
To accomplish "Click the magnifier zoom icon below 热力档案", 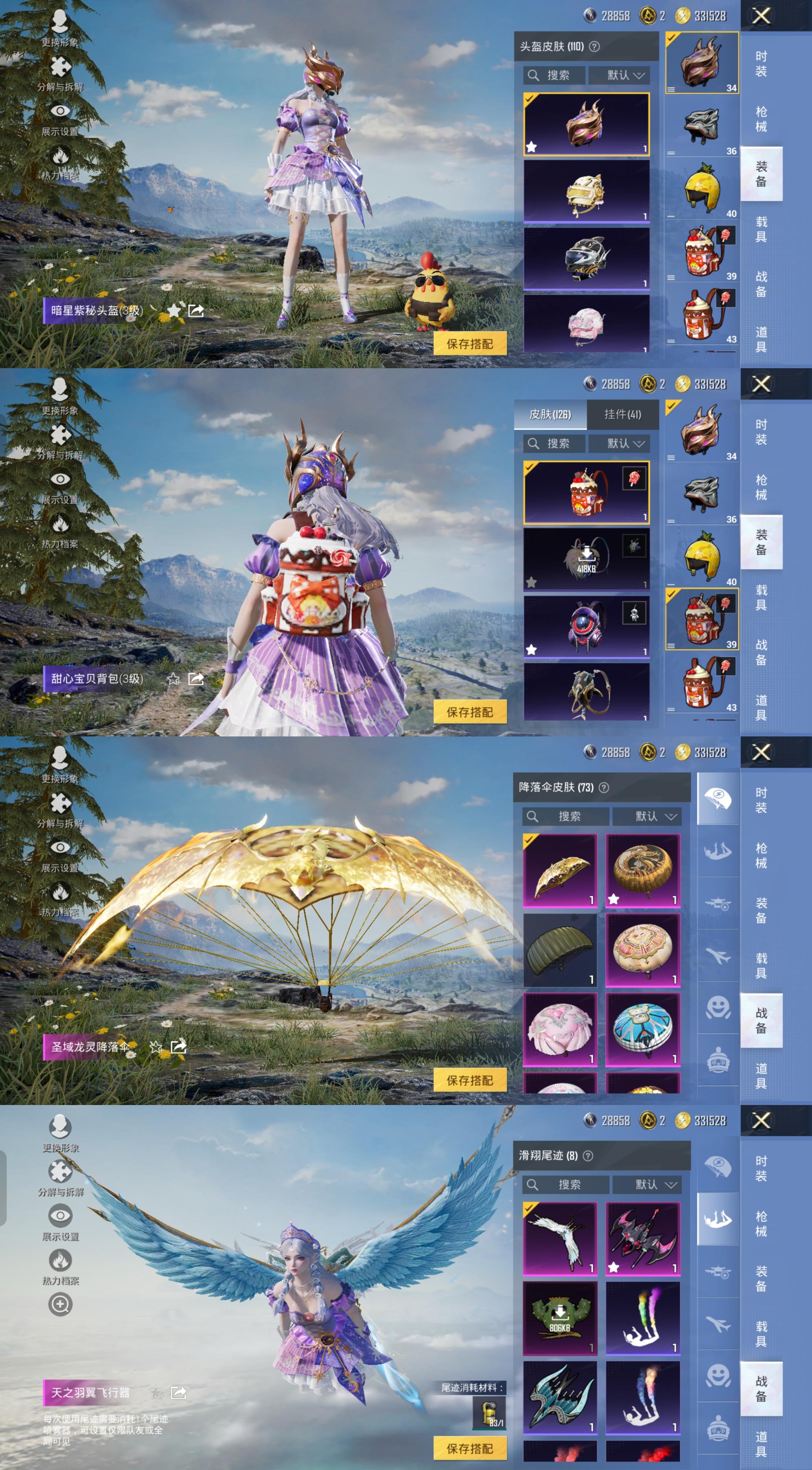I will 60,1305.
